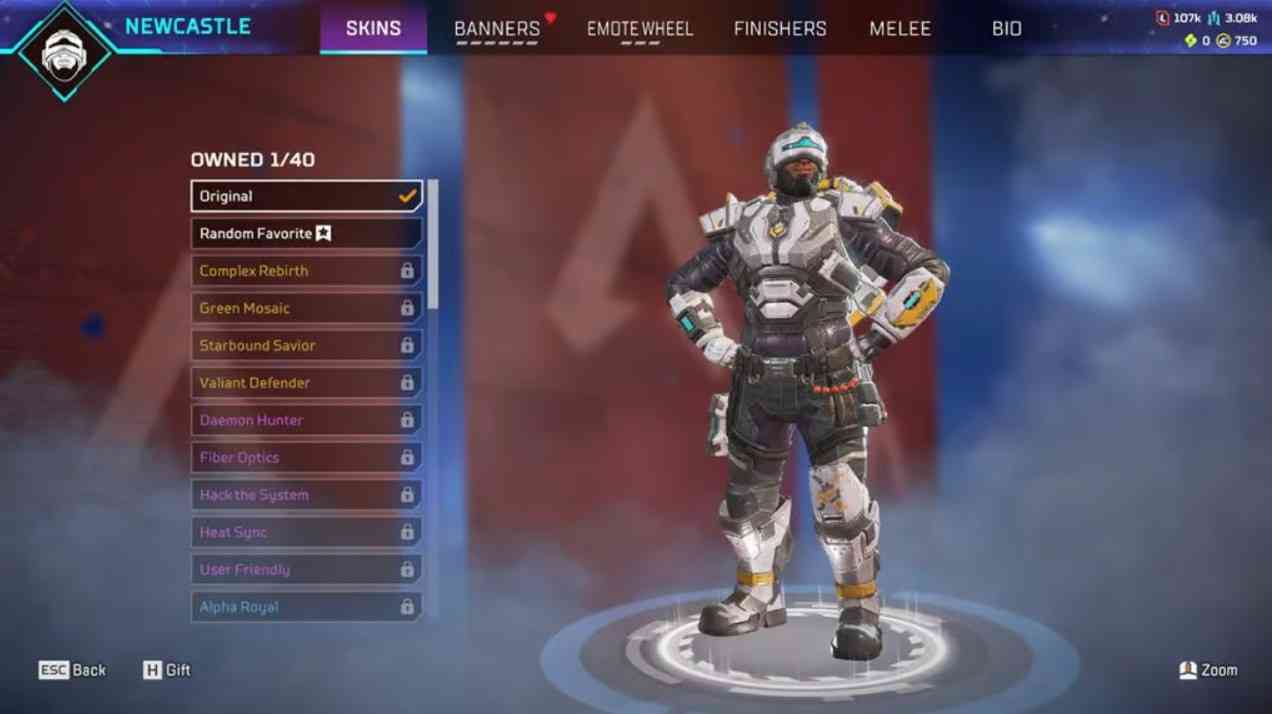Preview the Green Mosaic skin
This screenshot has height=714, width=1272.
click(306, 308)
